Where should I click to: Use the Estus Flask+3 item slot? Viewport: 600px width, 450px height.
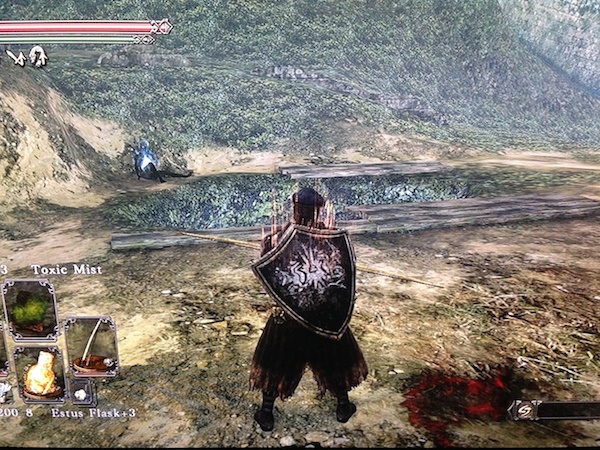(x=40, y=374)
